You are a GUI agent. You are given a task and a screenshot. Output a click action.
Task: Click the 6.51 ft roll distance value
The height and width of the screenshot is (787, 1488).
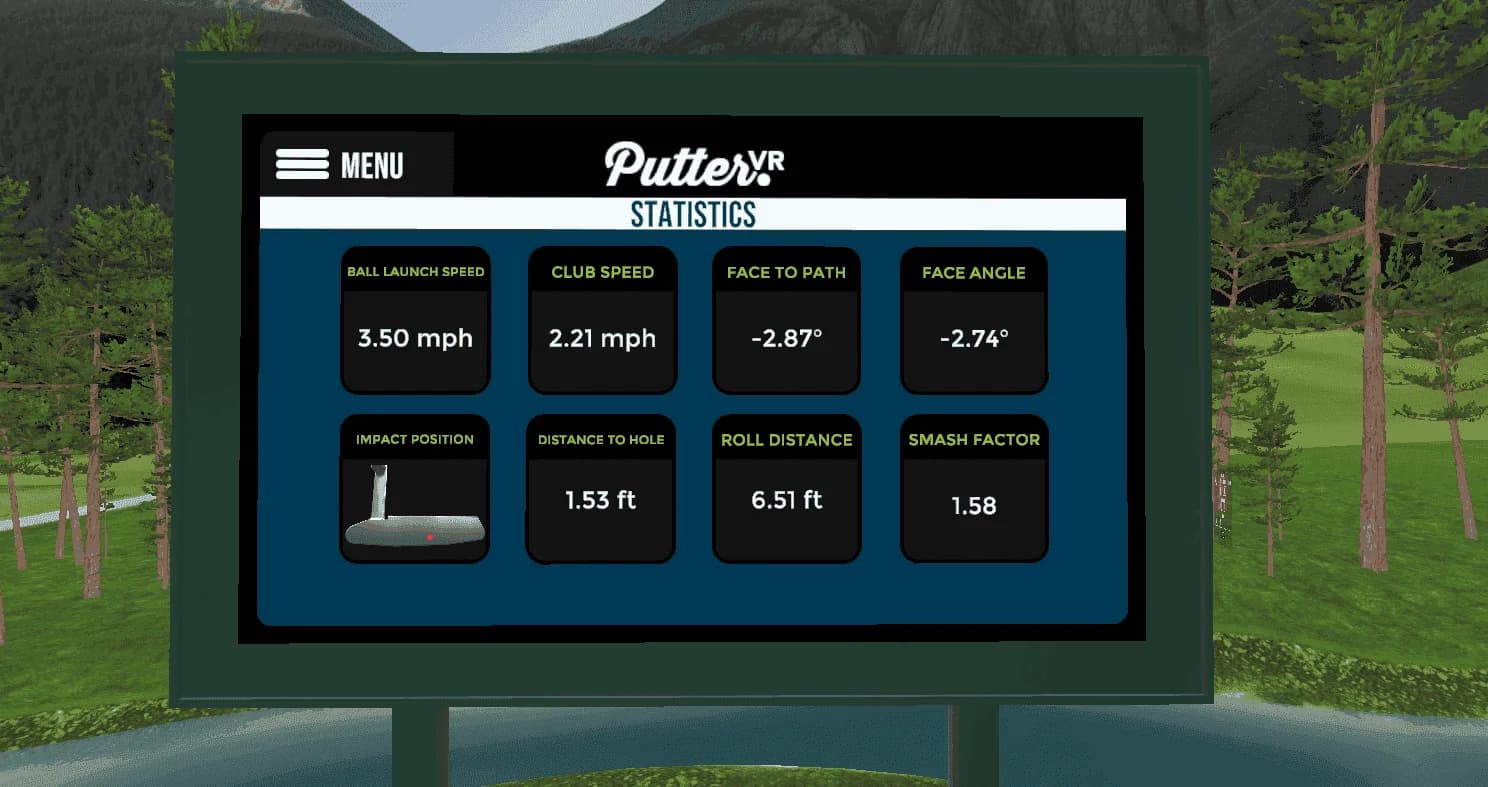click(786, 501)
